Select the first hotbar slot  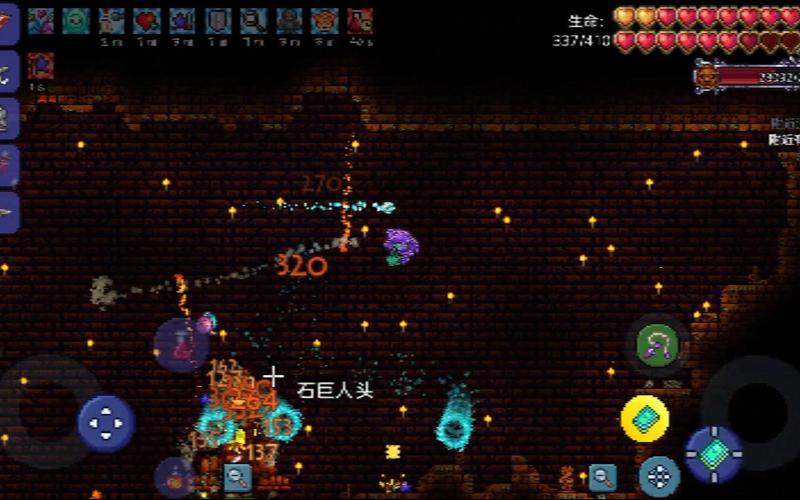tap(9, 22)
